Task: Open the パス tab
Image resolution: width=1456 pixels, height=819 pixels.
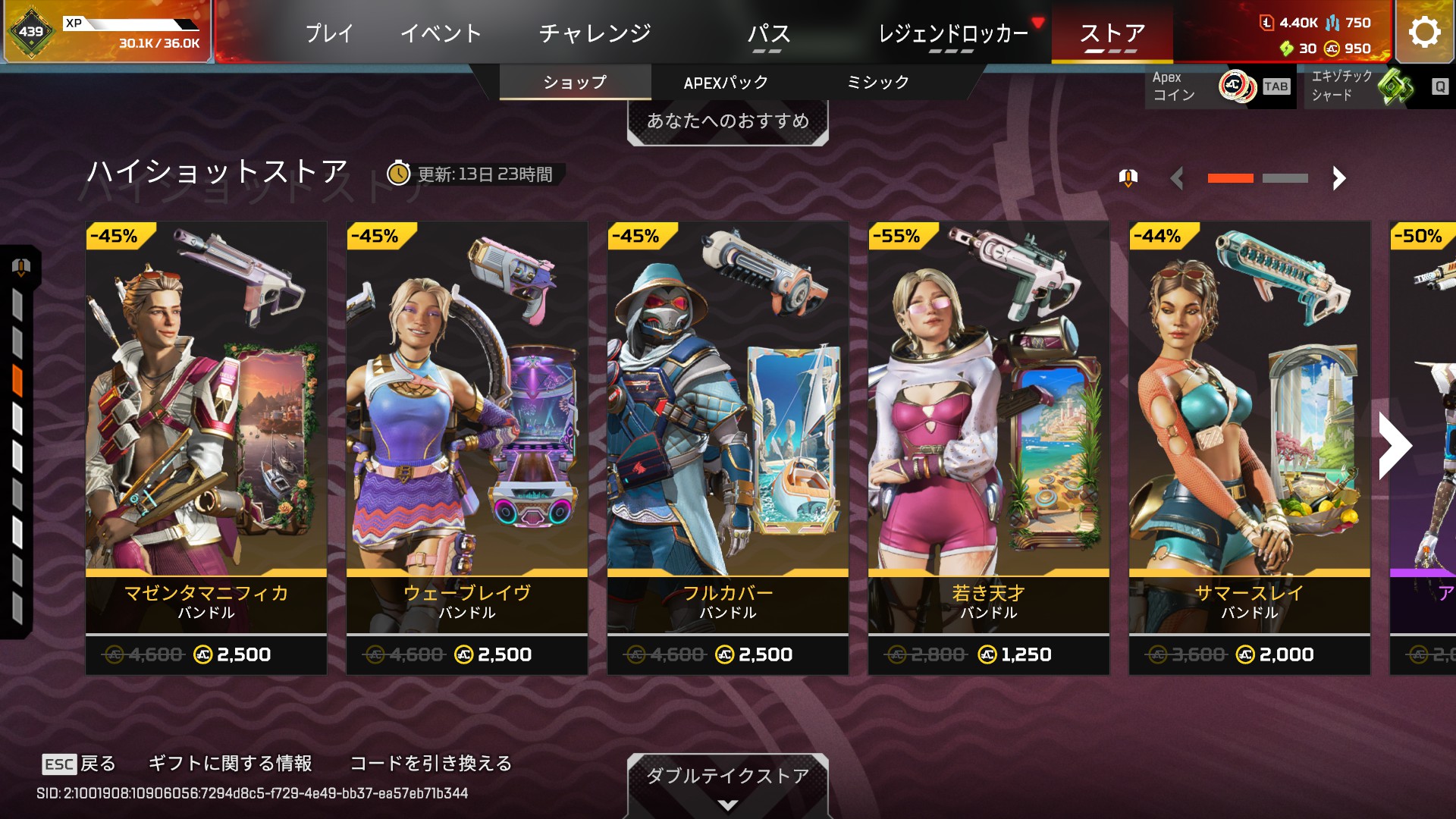Action: (x=768, y=34)
